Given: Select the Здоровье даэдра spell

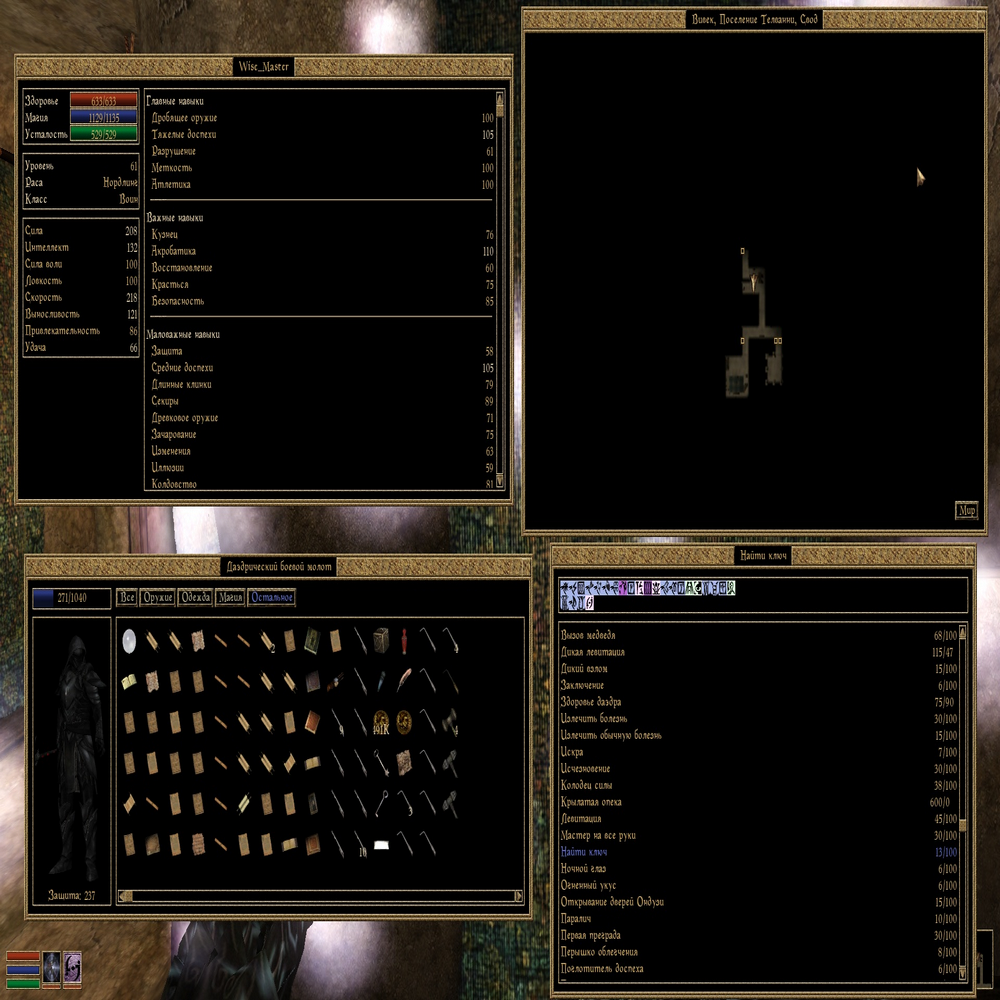Looking at the screenshot, I should [599, 702].
